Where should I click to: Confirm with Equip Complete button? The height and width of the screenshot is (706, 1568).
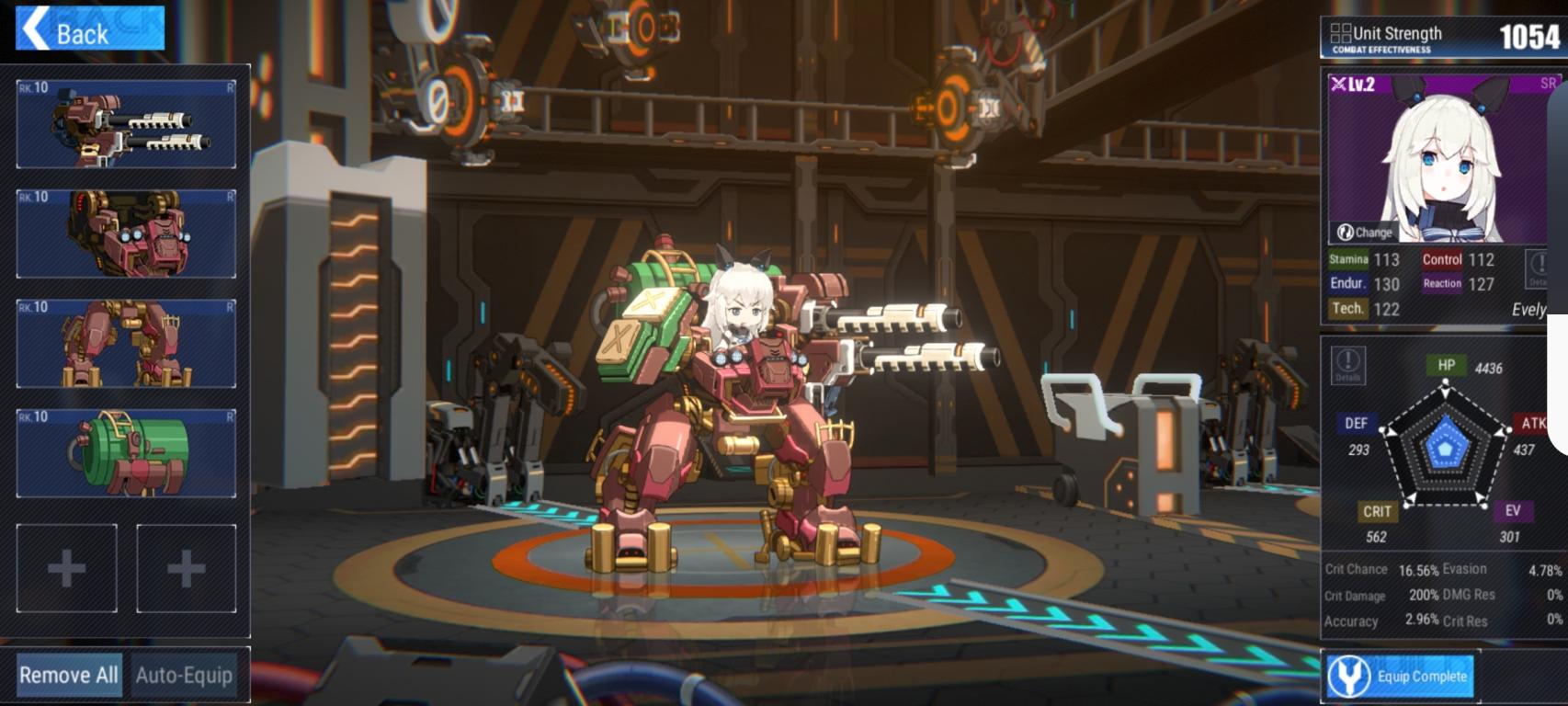1399,677
